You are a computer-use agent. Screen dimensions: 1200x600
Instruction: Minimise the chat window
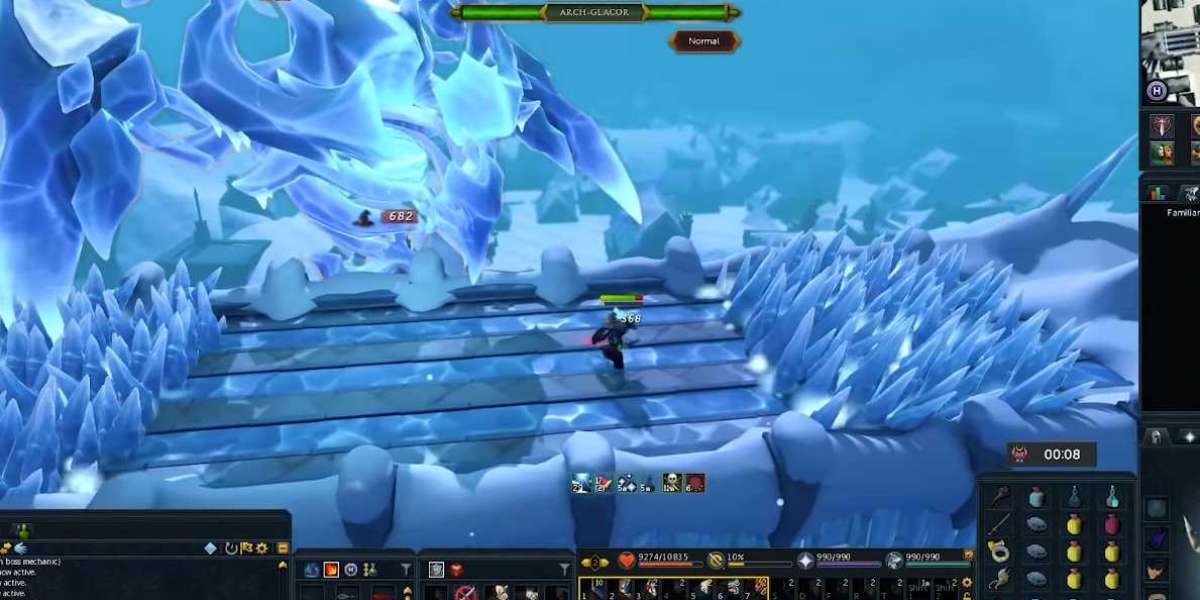point(283,548)
